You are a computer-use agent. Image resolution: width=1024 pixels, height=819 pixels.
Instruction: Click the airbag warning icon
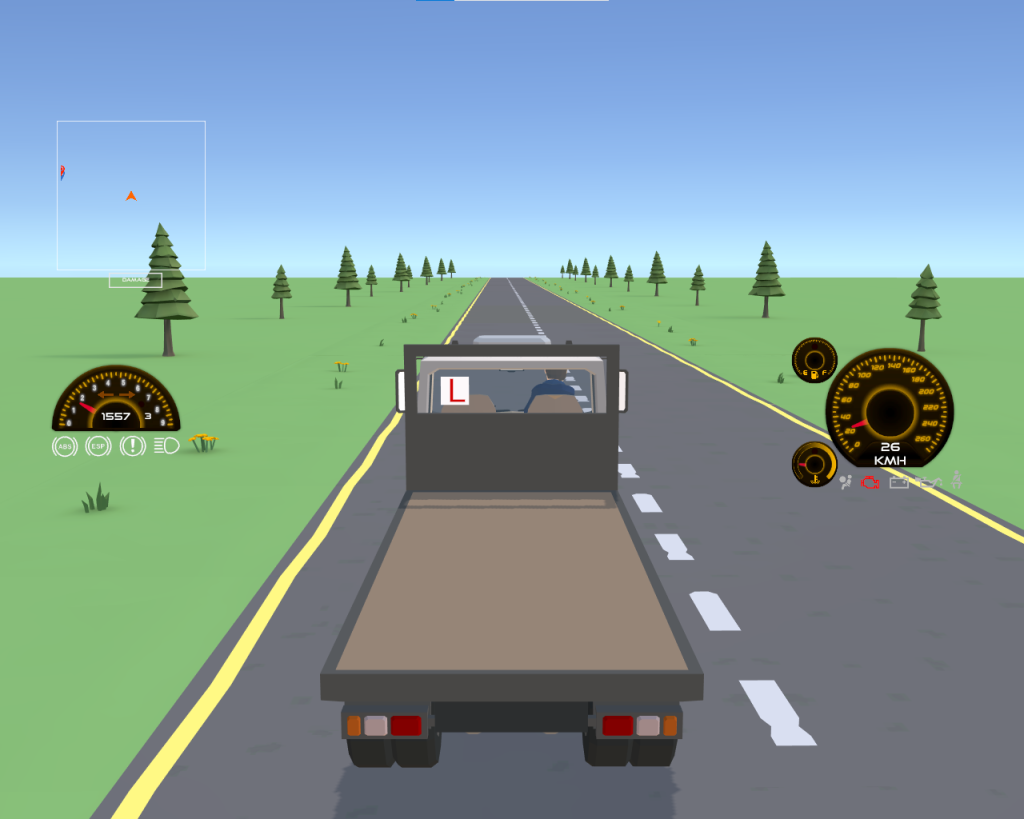click(x=847, y=483)
